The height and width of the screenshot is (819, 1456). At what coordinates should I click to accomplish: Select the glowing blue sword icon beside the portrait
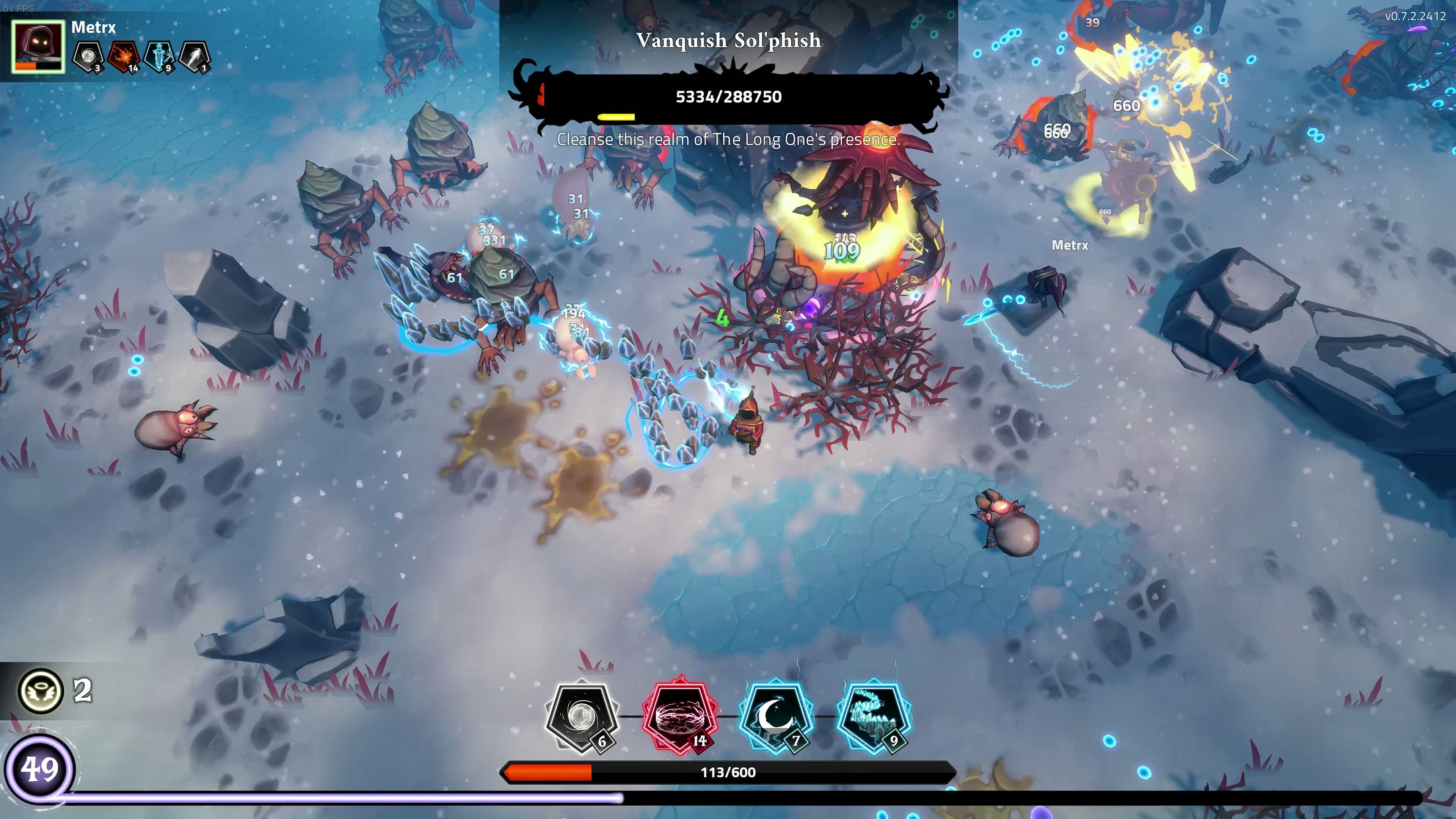159,56
